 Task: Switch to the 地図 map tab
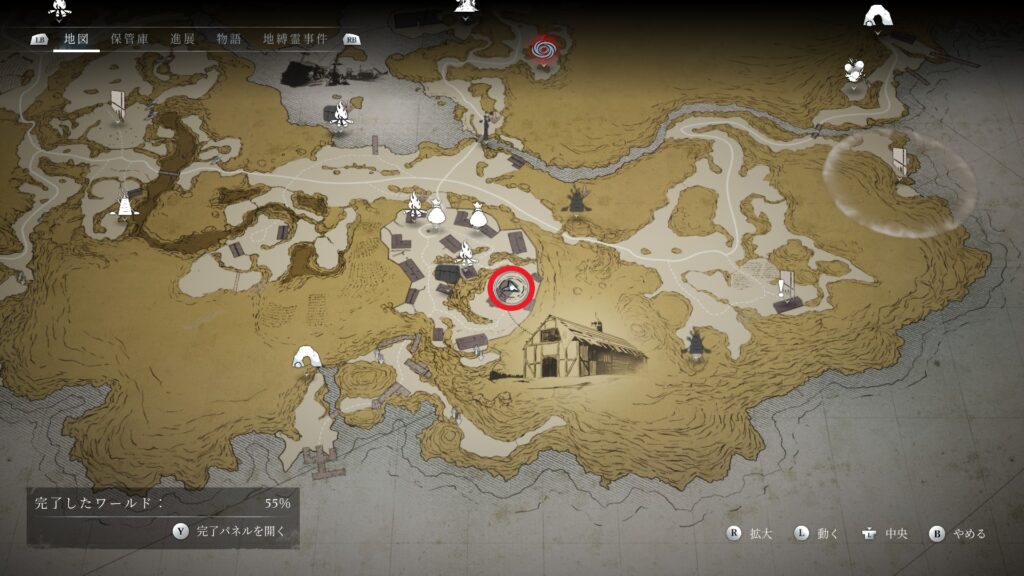pyautogui.click(x=76, y=39)
